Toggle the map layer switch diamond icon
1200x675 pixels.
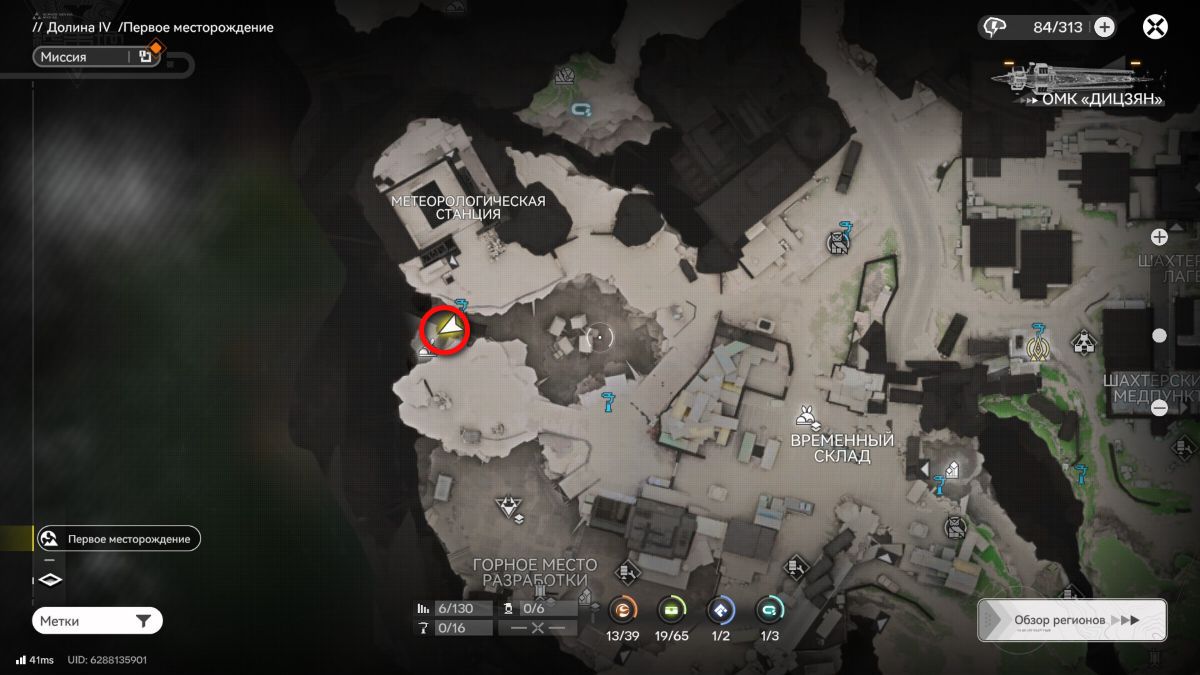pos(50,580)
